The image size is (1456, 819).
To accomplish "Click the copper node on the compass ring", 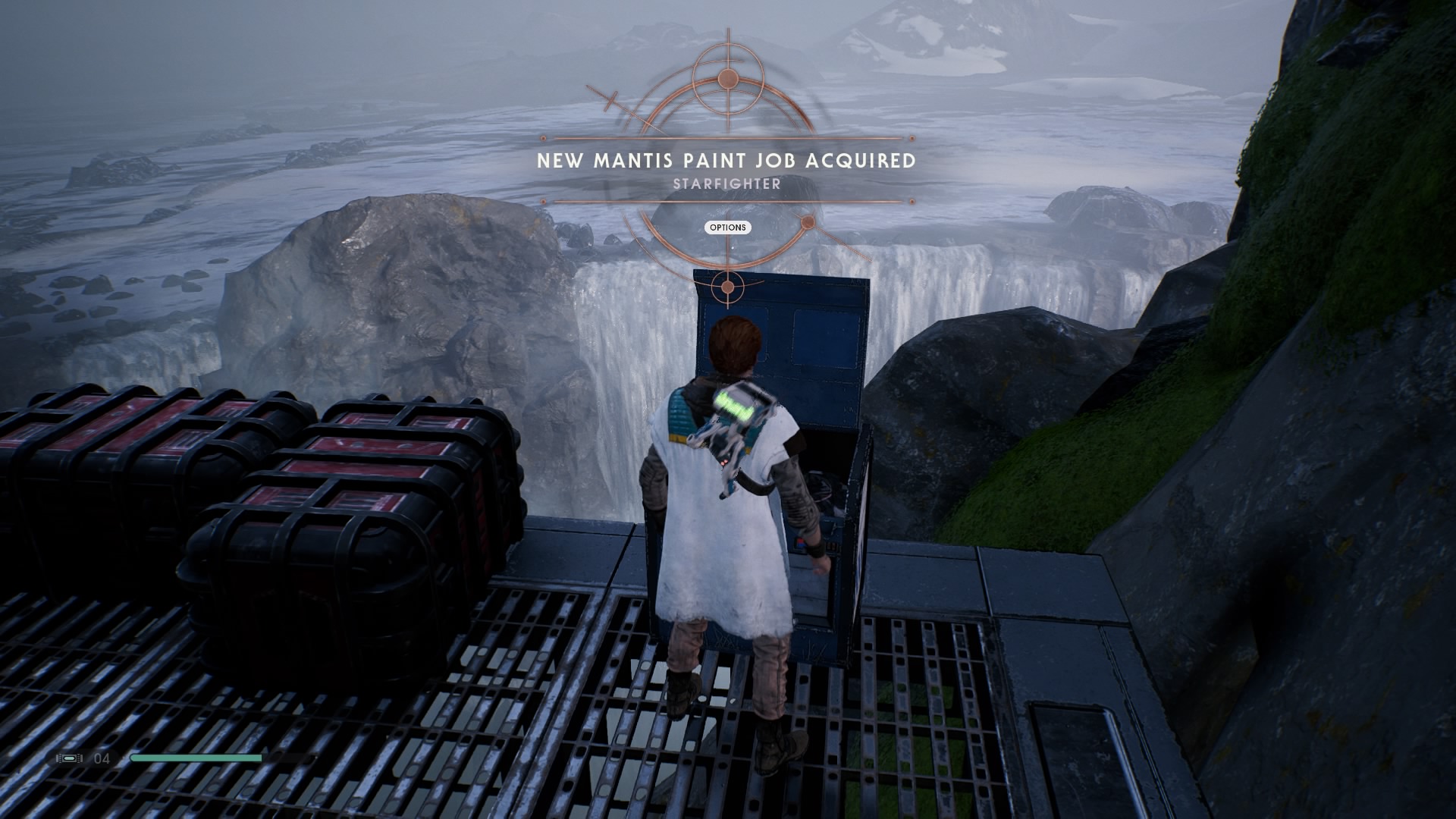I will point(809,222).
